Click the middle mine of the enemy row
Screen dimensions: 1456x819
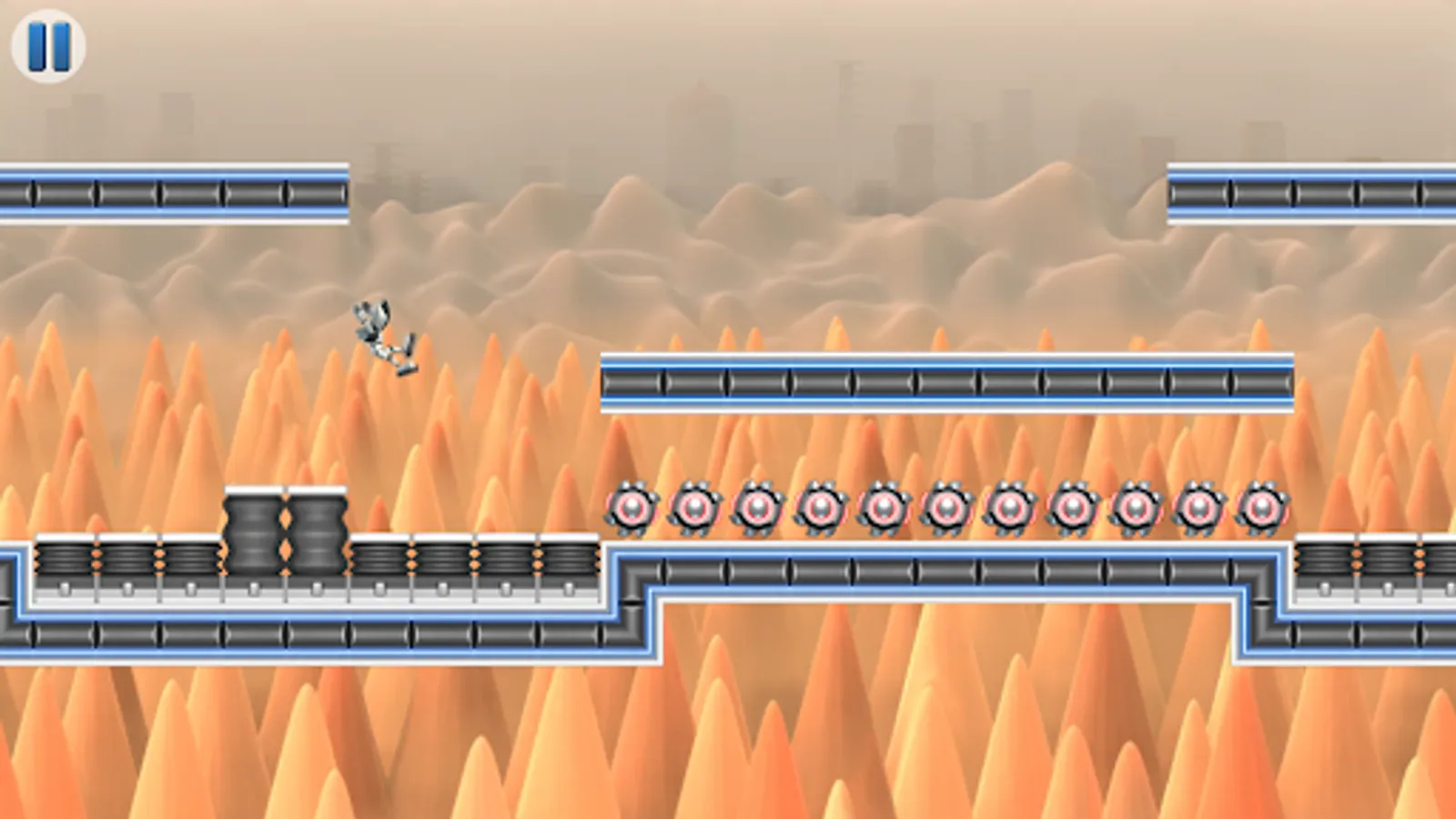click(x=946, y=508)
